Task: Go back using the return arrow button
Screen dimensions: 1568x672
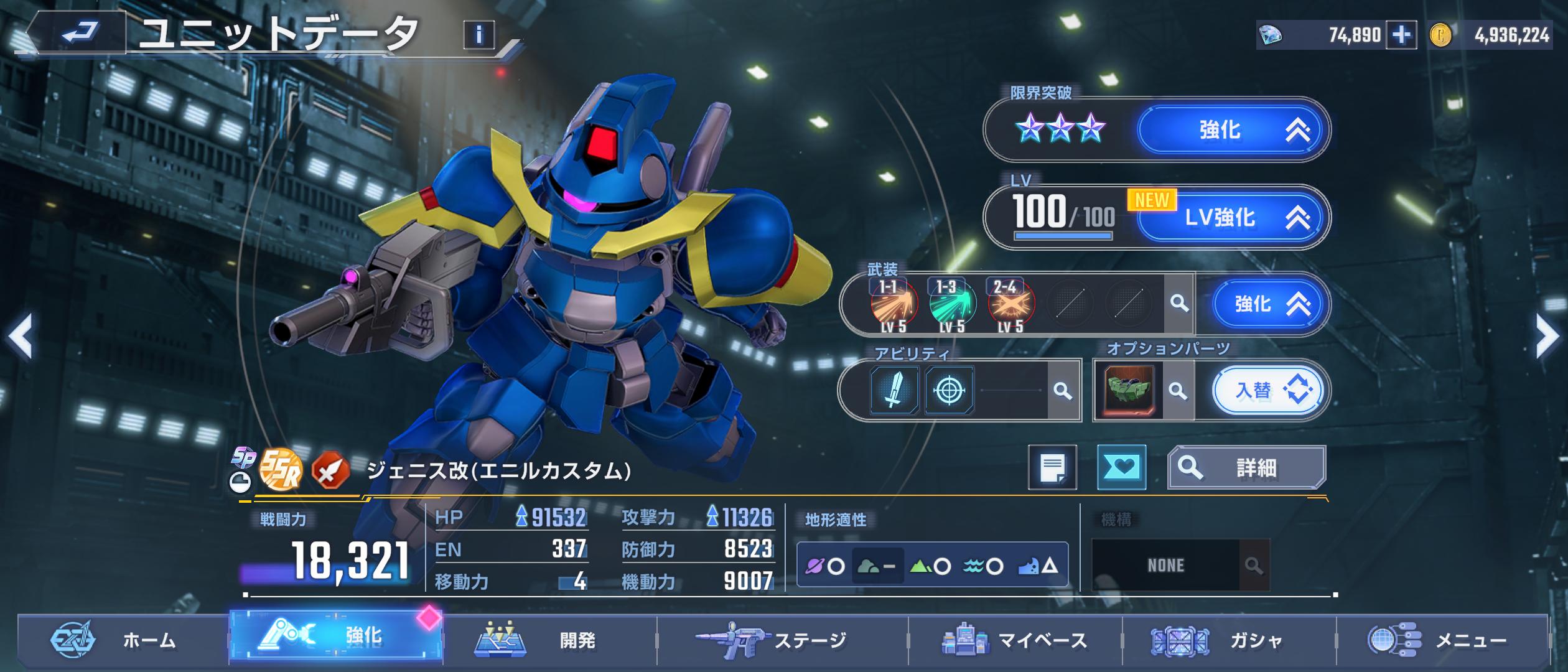Action: (80, 32)
